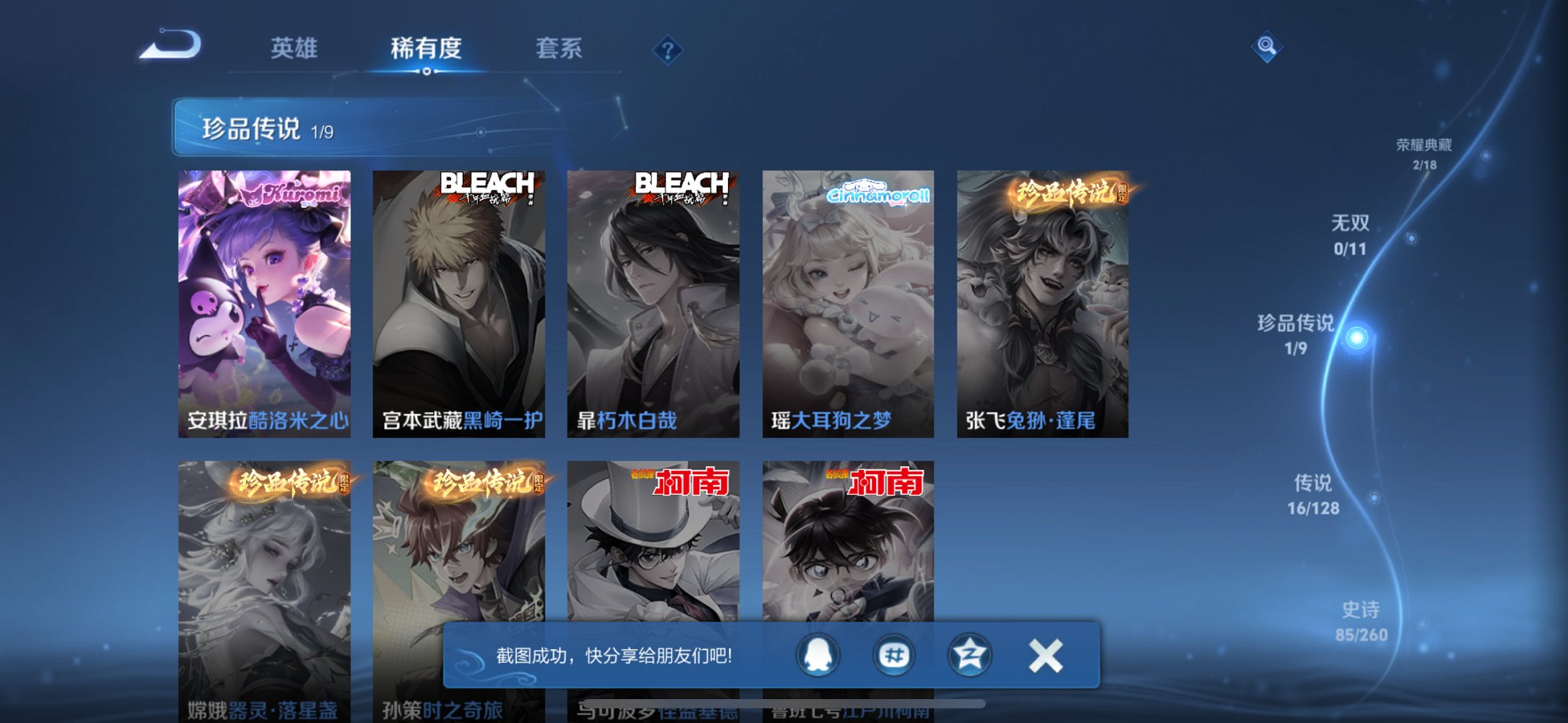Share screenshot via the QQ penguin icon
The image size is (1568, 723).
[820, 655]
